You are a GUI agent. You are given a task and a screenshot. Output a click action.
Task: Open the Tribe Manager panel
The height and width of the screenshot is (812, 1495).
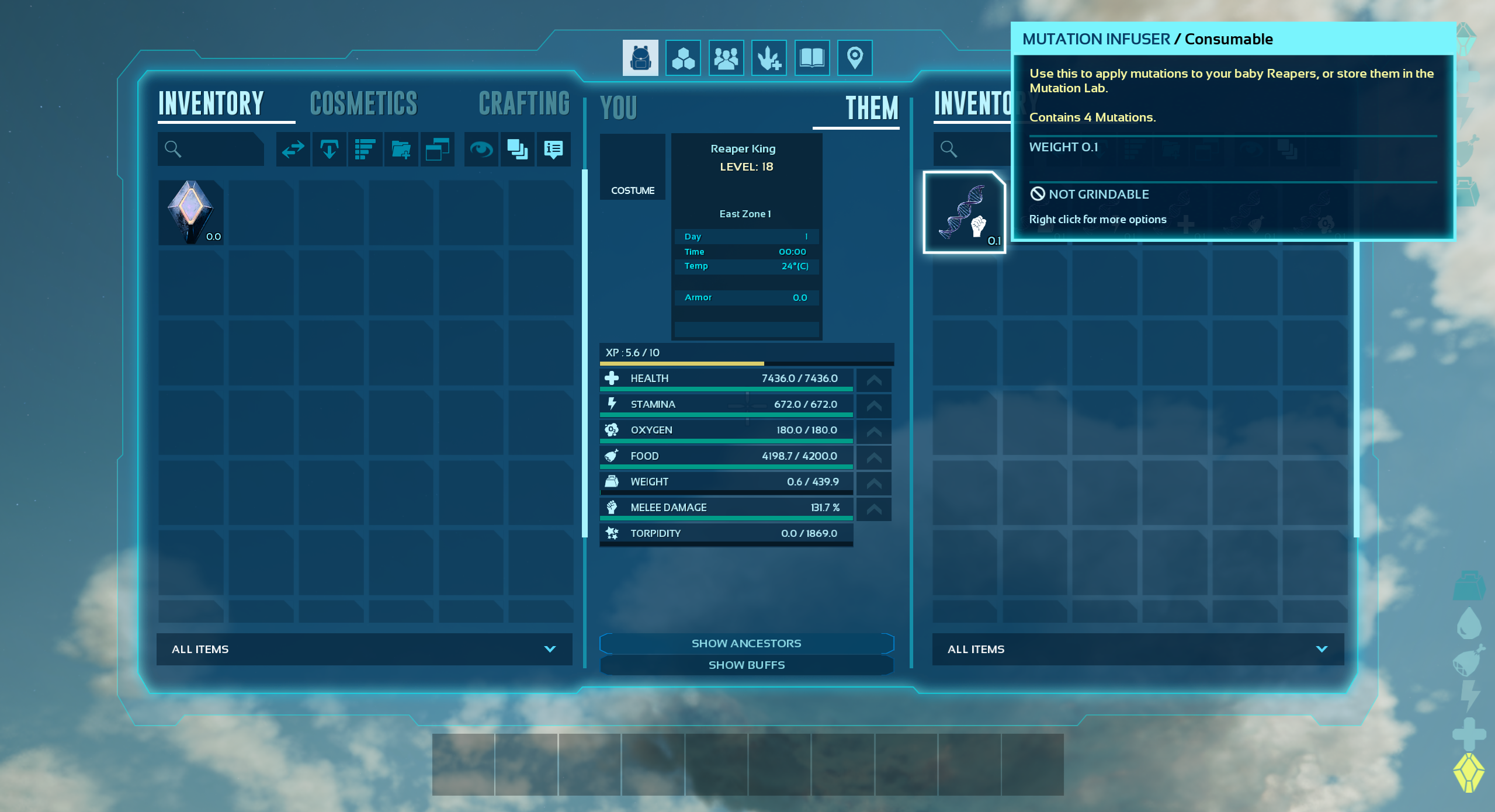tap(726, 57)
